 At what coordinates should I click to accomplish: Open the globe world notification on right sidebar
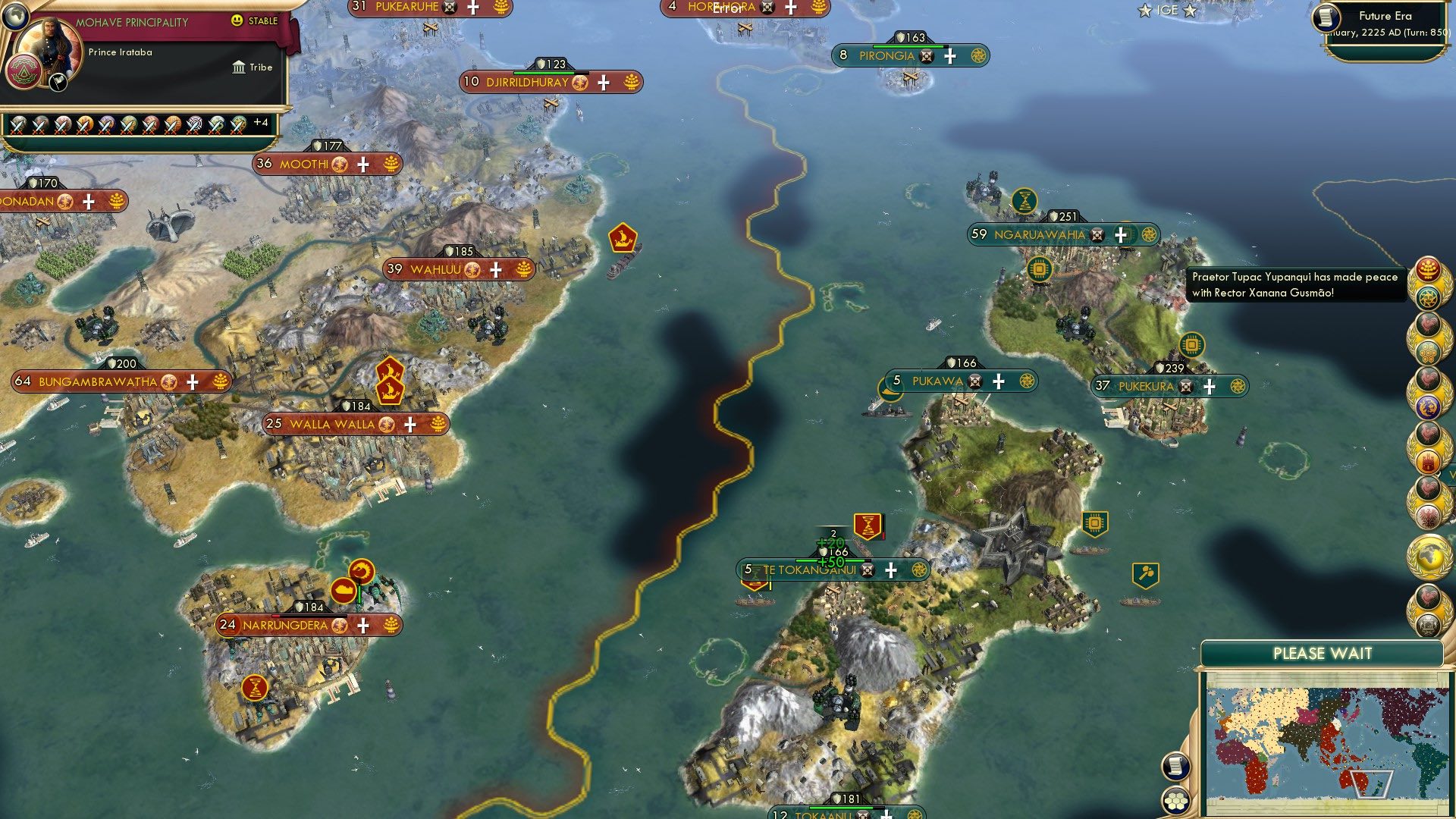point(1429,555)
